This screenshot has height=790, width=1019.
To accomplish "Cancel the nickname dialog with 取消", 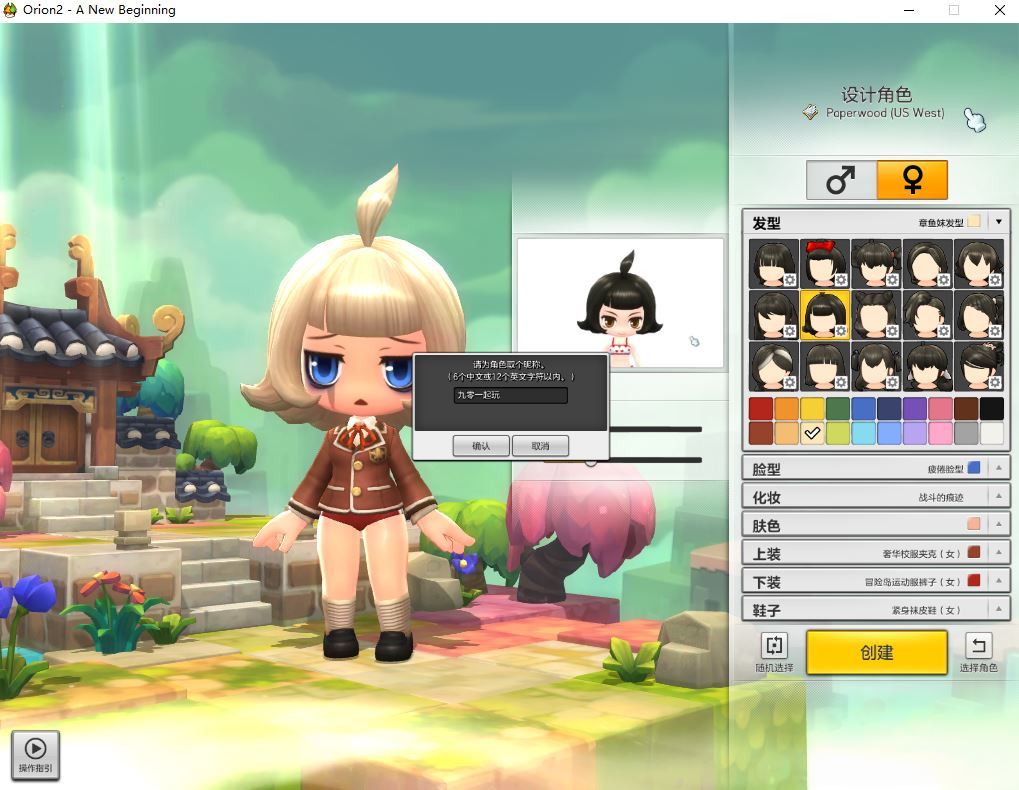I will click(540, 446).
